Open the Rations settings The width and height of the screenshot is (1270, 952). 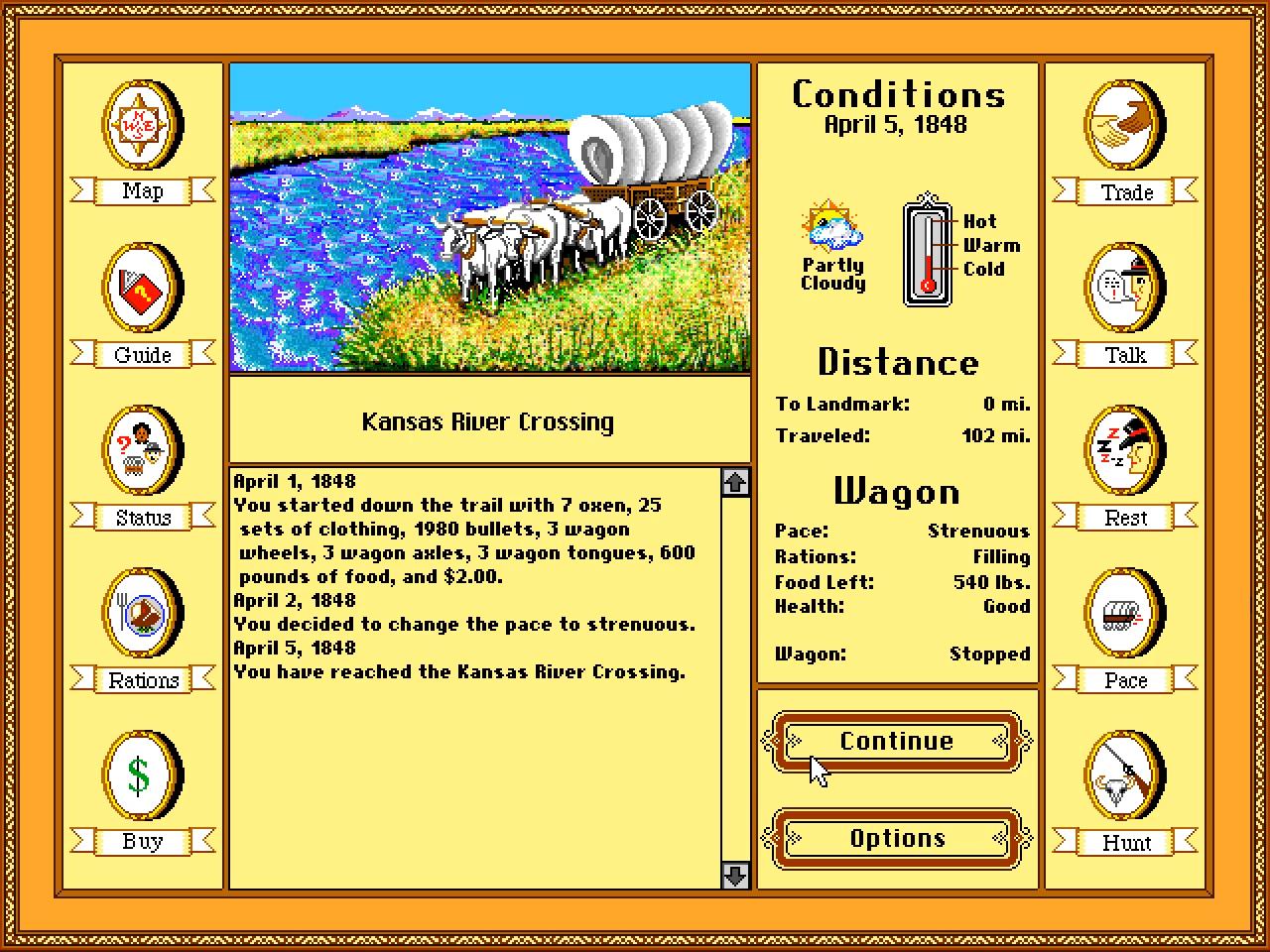tap(141, 614)
